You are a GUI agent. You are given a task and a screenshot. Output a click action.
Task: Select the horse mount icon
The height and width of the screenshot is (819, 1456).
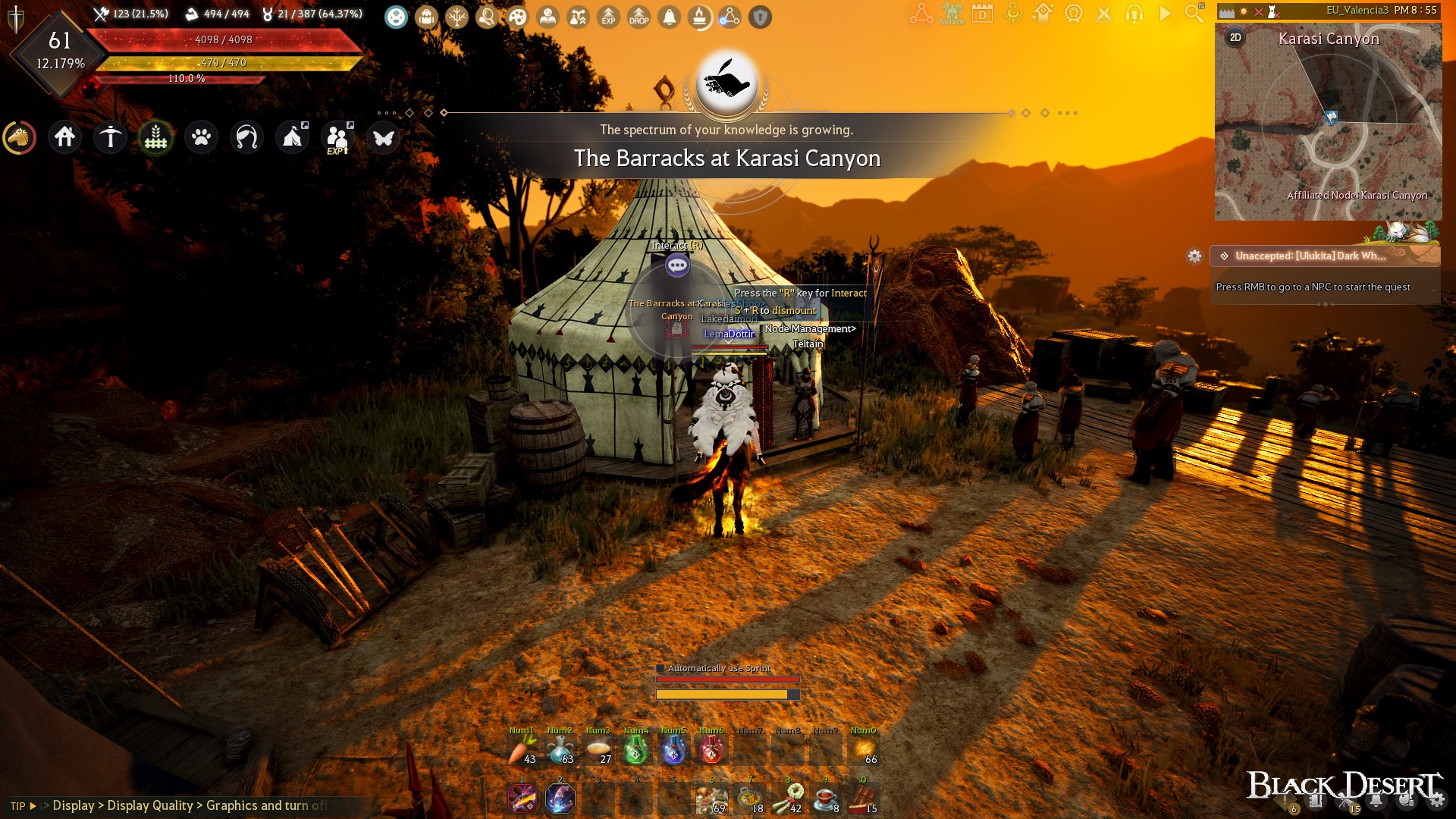[20, 138]
